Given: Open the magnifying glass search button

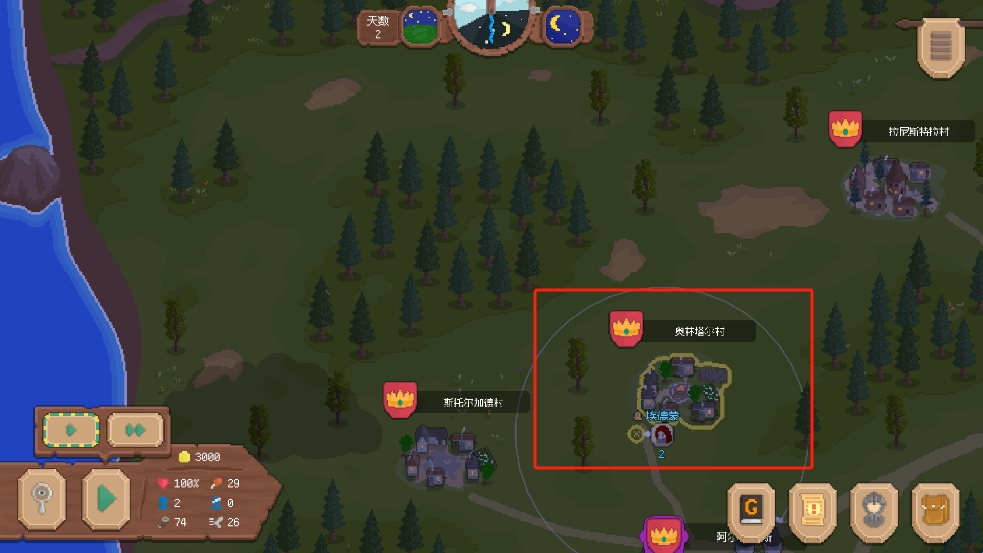Looking at the screenshot, I should coord(43,498).
